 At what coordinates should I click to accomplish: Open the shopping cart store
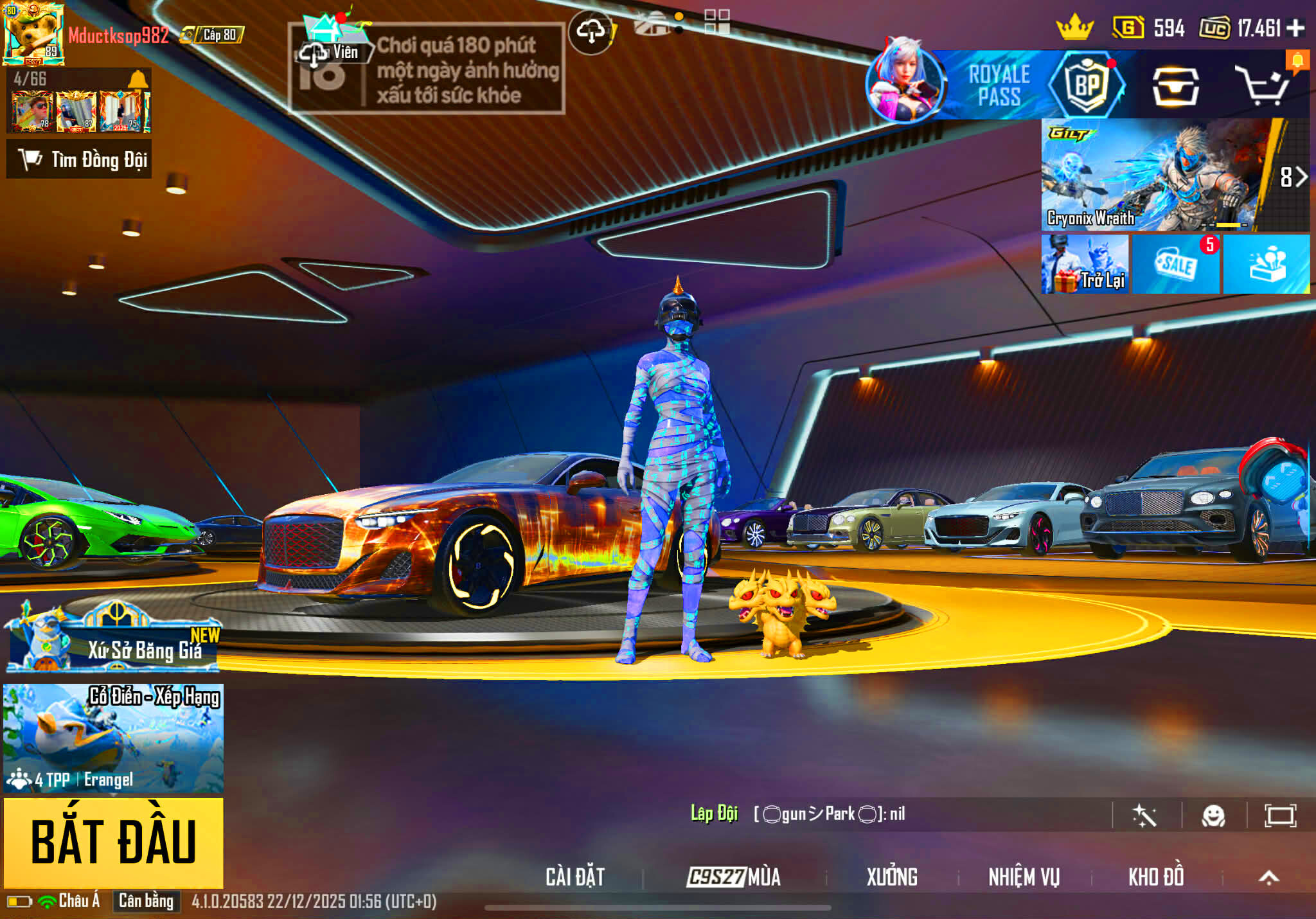tap(1263, 86)
